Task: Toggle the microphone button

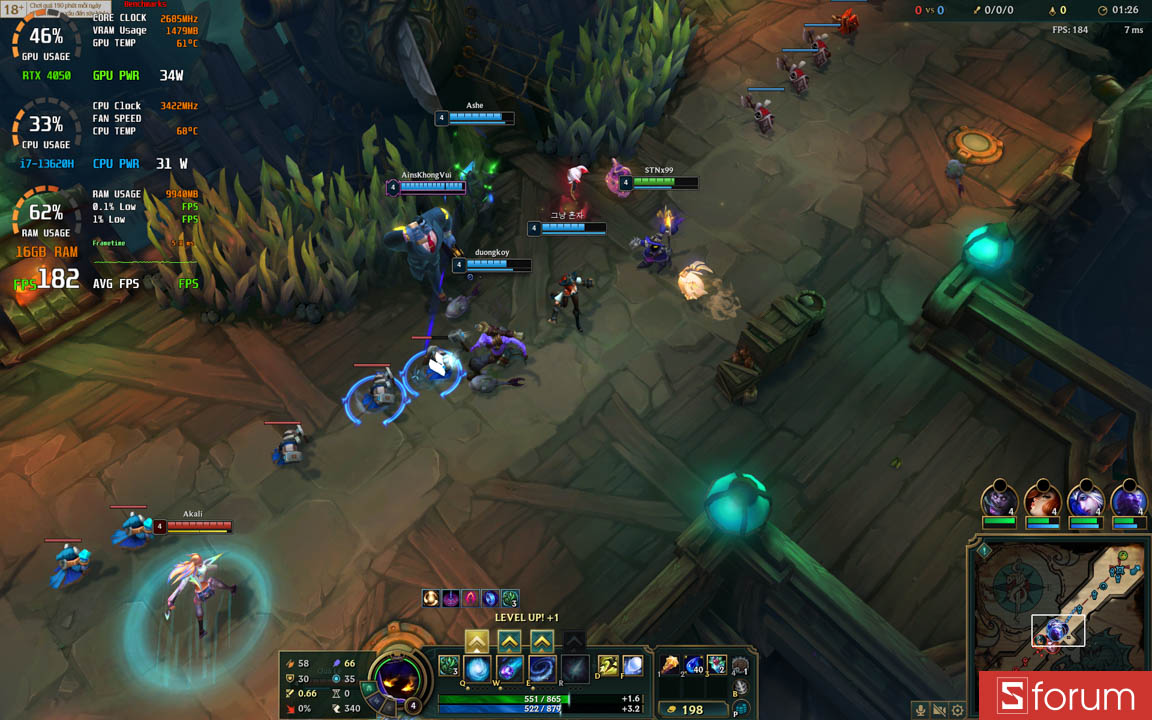Action: coord(920,710)
